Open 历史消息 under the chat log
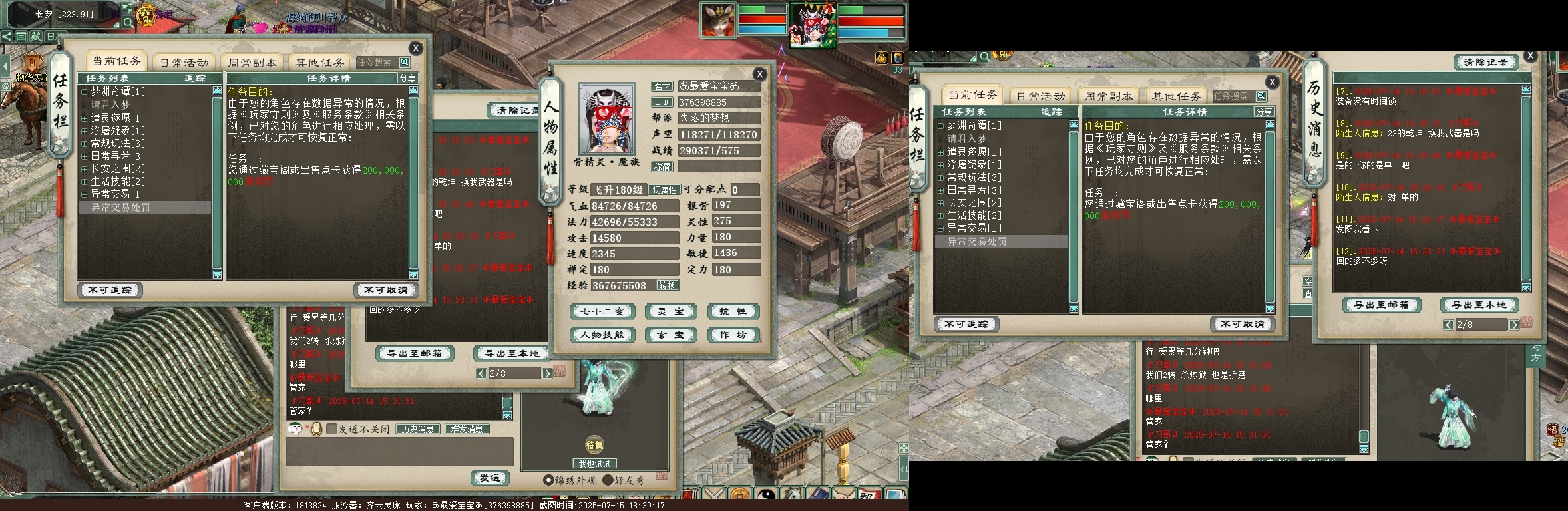The width and height of the screenshot is (1568, 511). click(x=417, y=429)
